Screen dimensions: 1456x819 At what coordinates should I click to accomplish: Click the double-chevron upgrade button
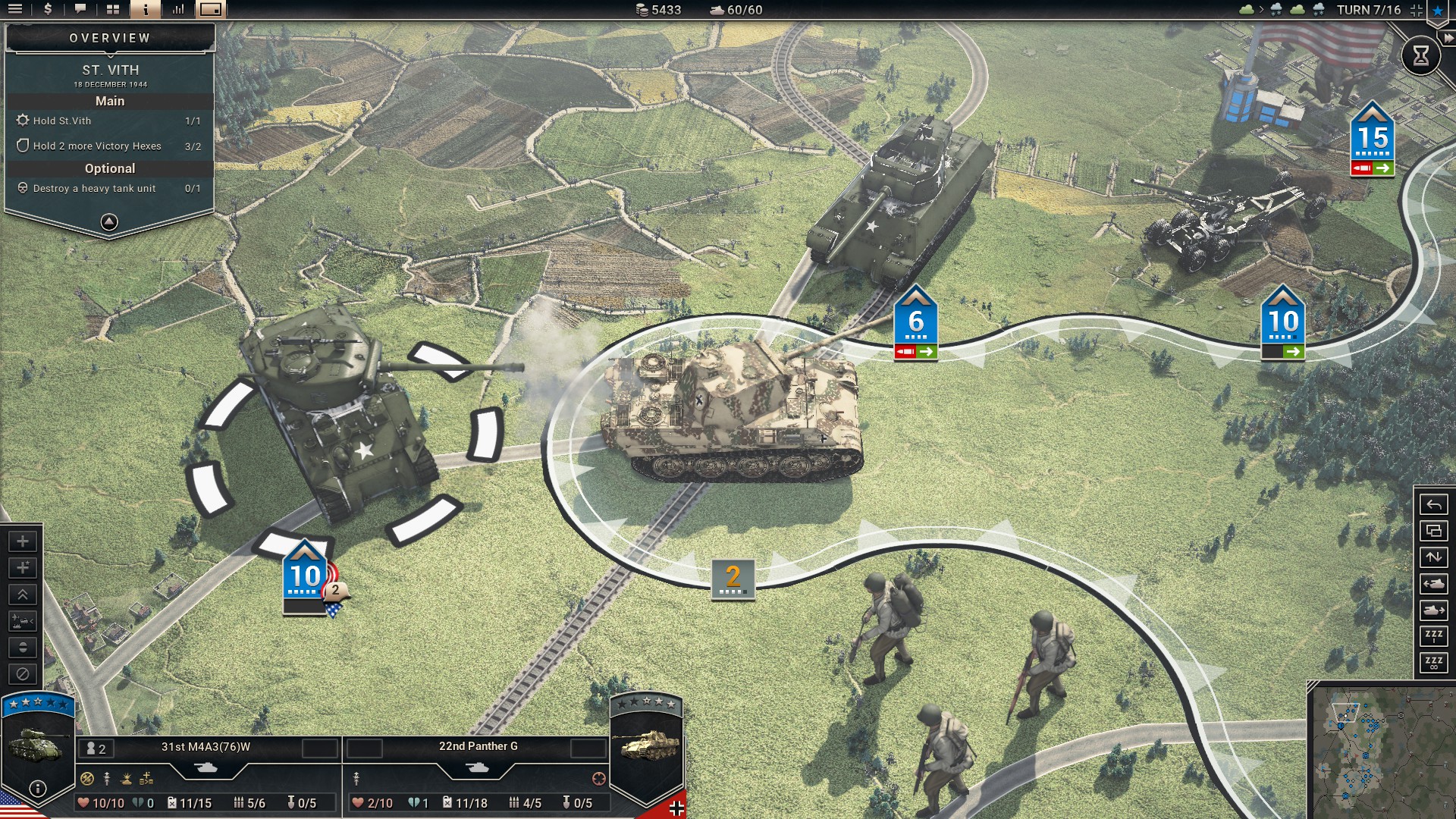pos(23,595)
